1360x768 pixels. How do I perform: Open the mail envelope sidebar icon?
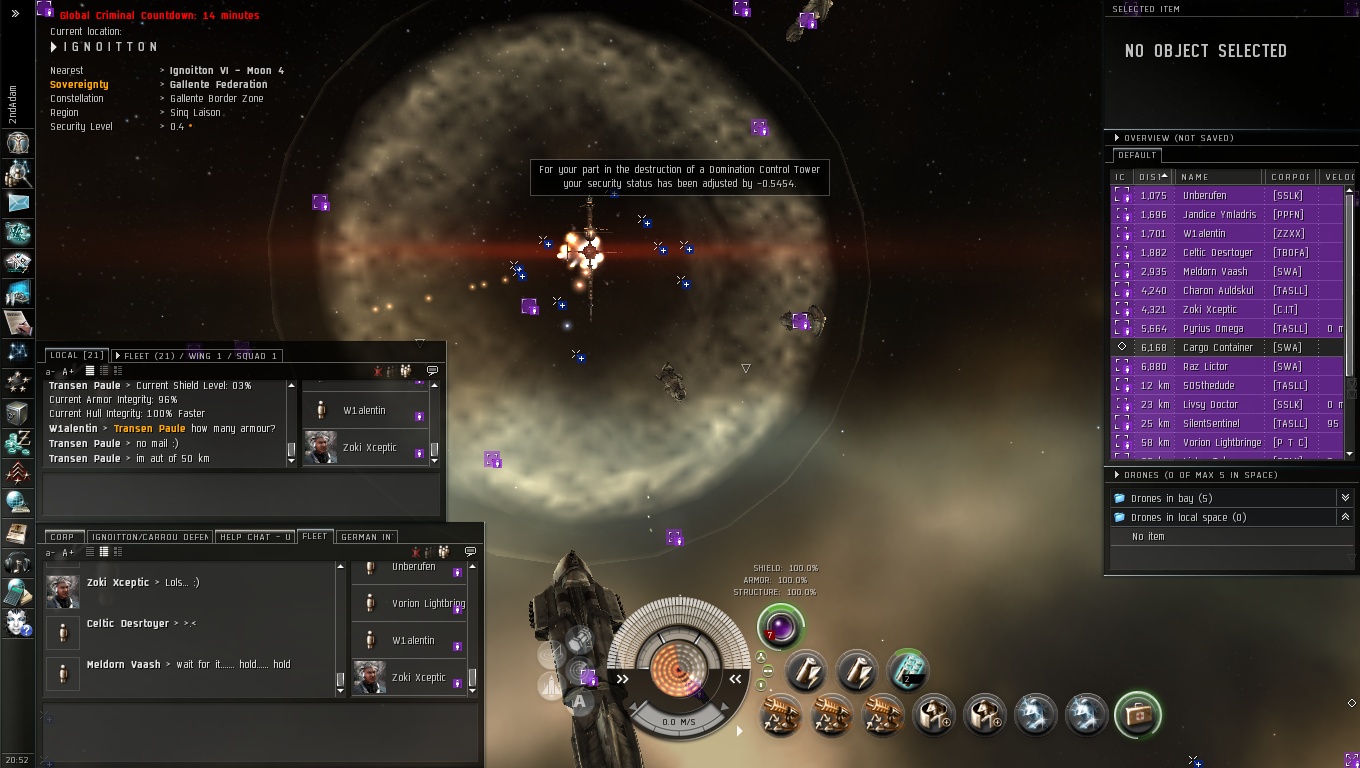click(x=18, y=203)
